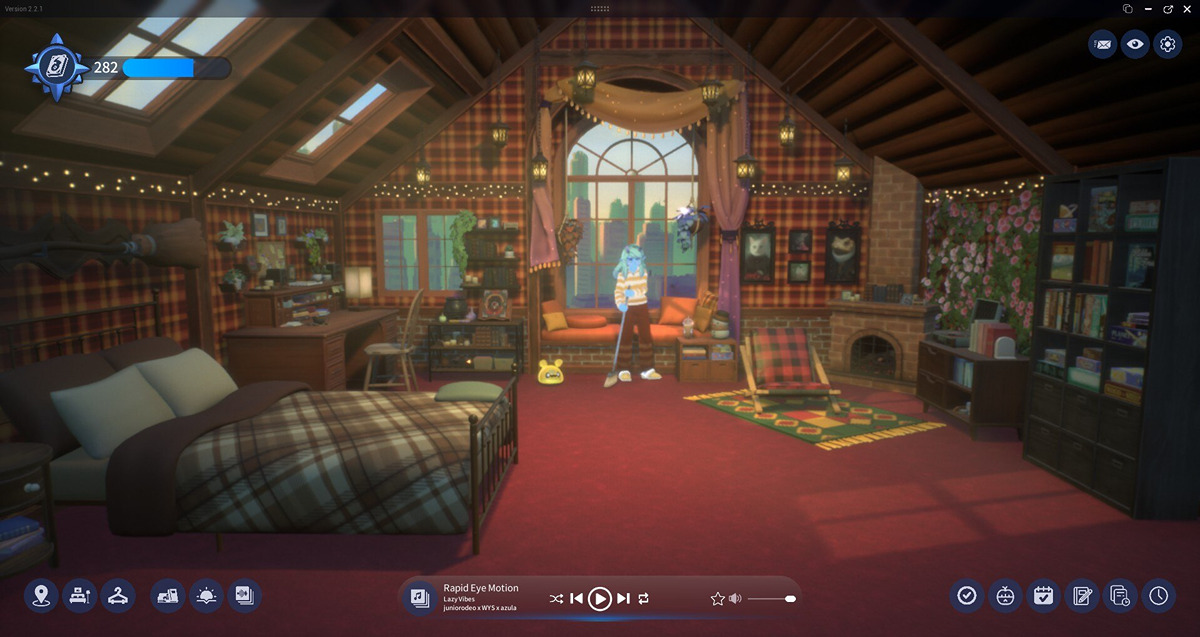Open the gear settings menu
The image size is (1200, 637).
[1167, 44]
